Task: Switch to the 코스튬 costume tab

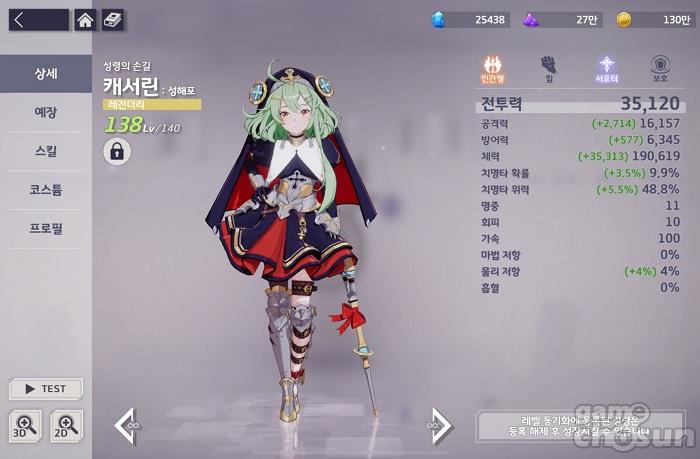Action: point(46,189)
